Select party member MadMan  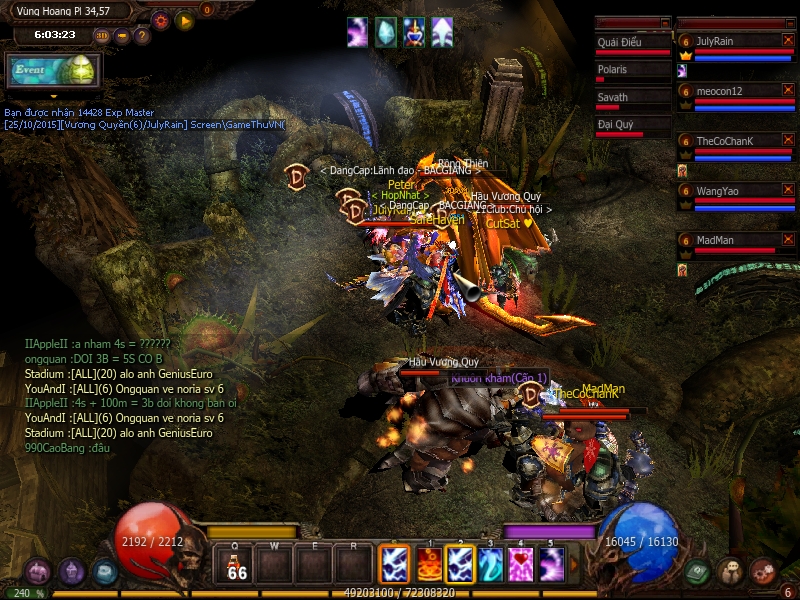point(728,240)
